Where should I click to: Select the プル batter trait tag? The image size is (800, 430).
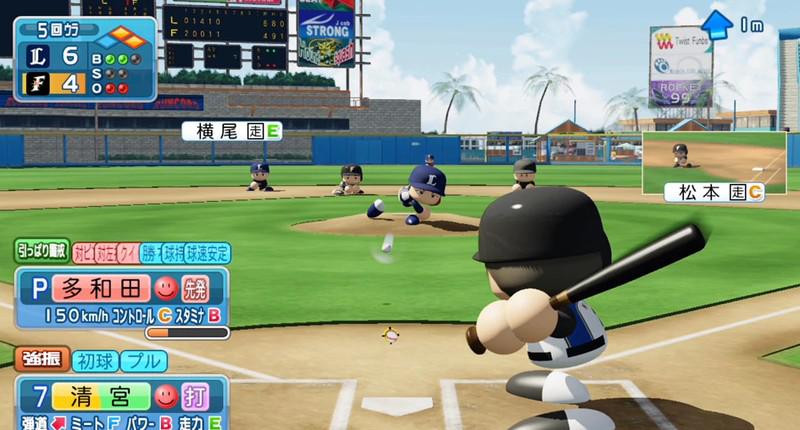coord(147,360)
